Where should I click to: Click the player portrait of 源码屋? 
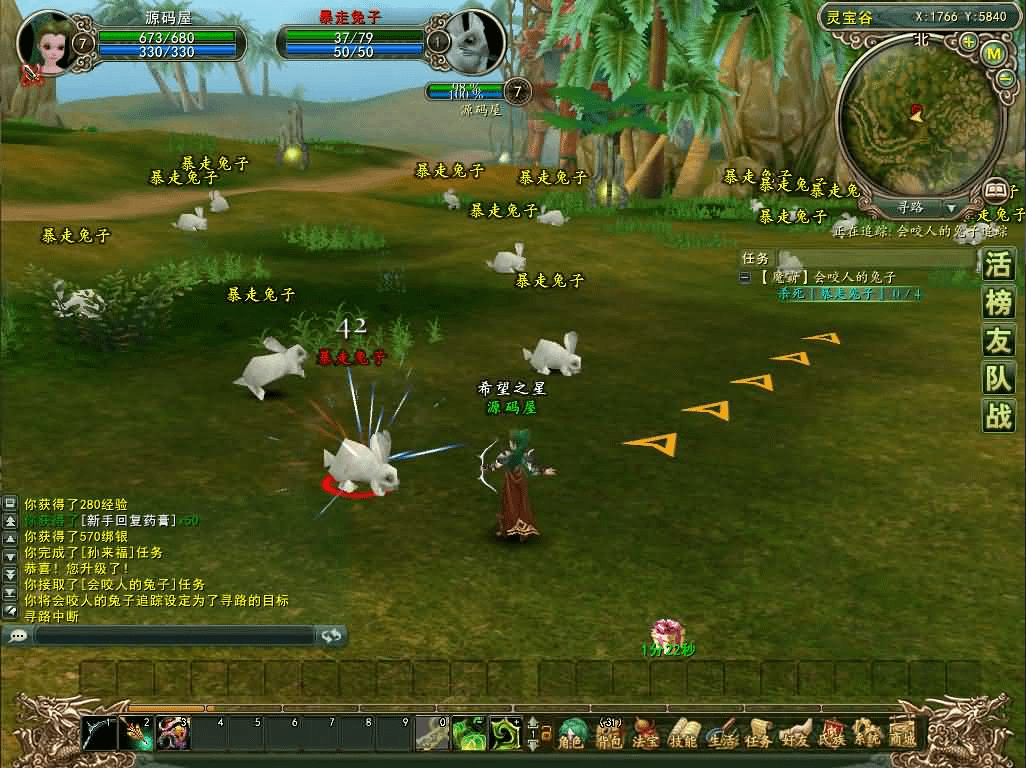[x=45, y=42]
